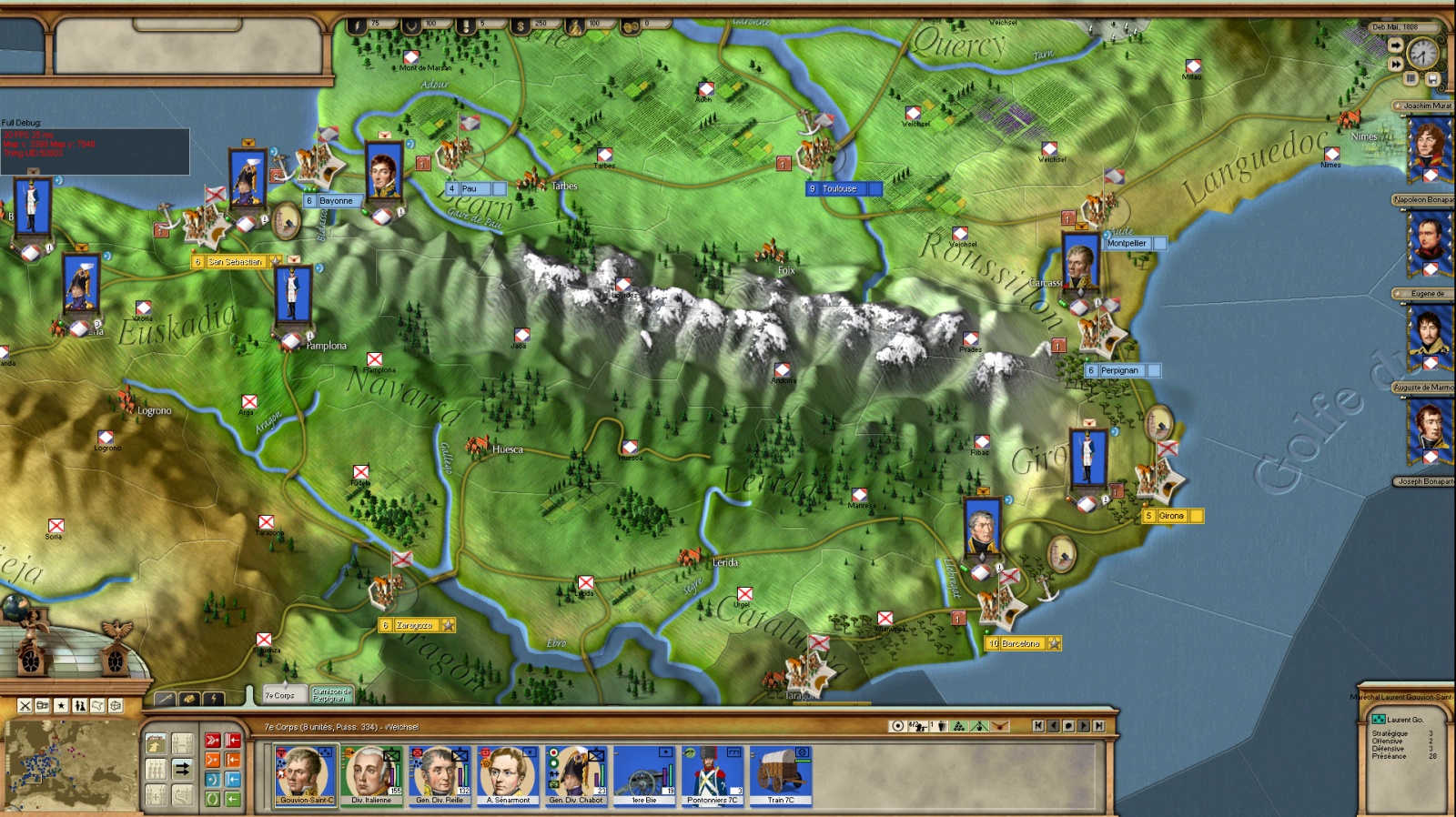
Task: Choose the Gen. Div. Reille unit card
Action: (x=440, y=775)
